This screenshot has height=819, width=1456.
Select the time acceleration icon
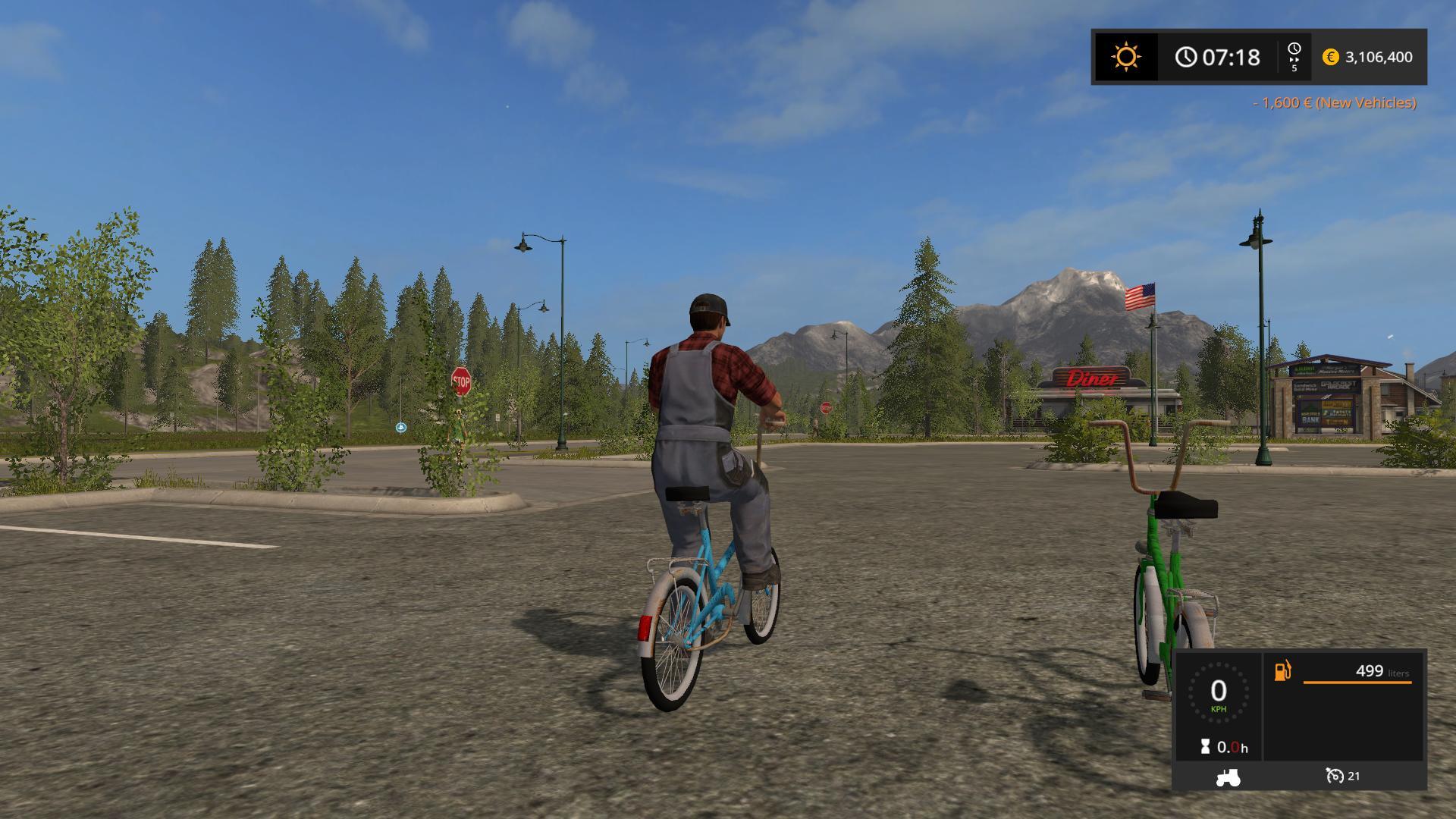click(1294, 56)
